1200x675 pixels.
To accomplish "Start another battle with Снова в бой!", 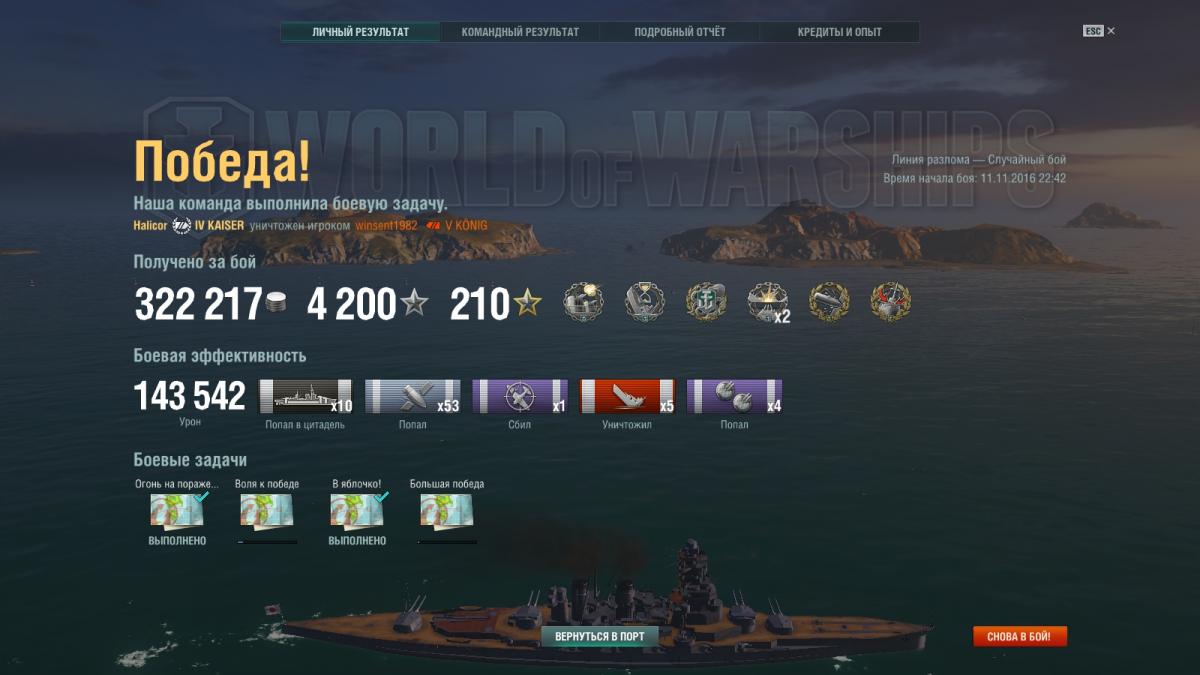I will pyautogui.click(x=1020, y=637).
